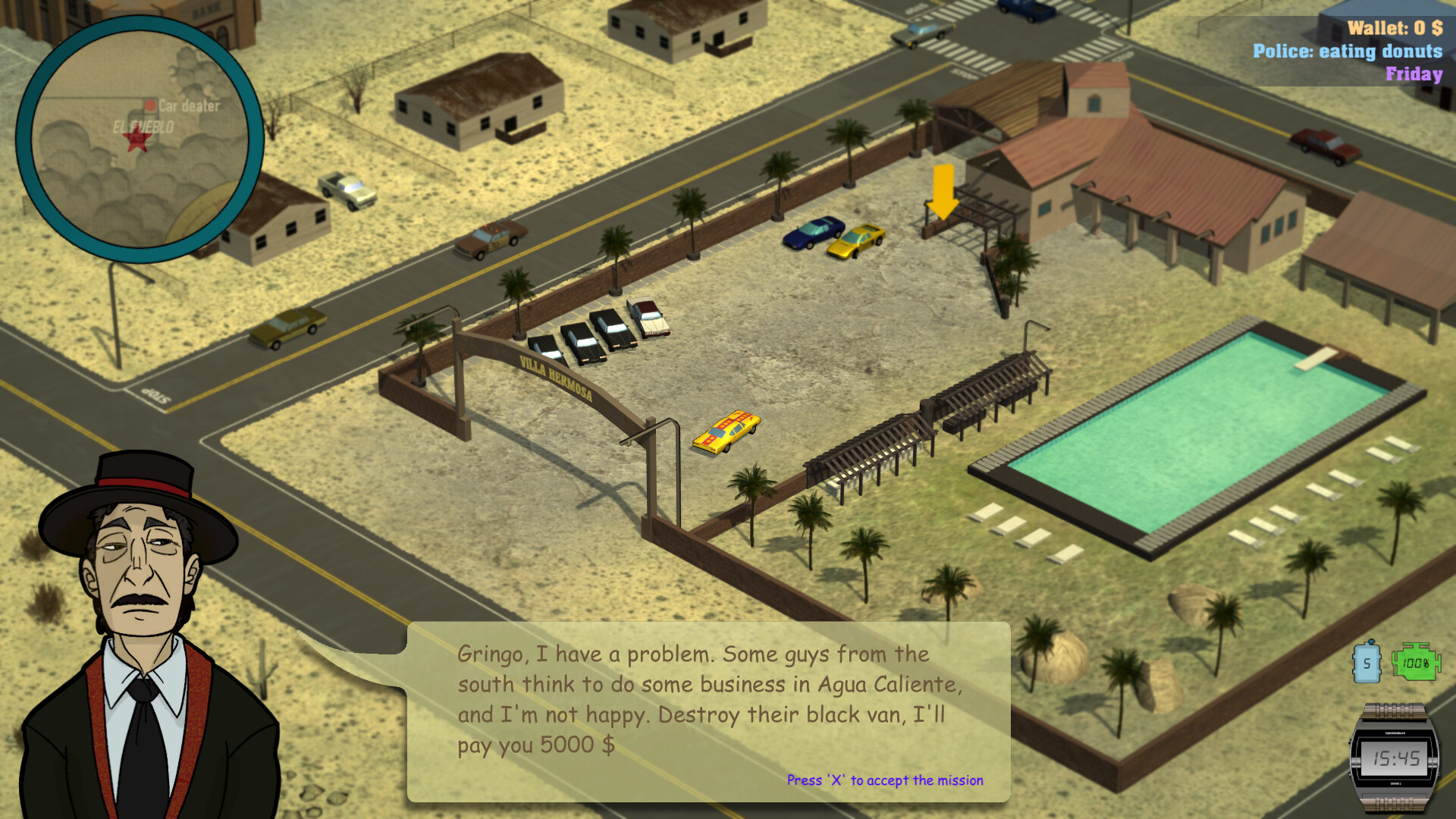Click the yellow mission arrow above the hacienda

(x=943, y=190)
